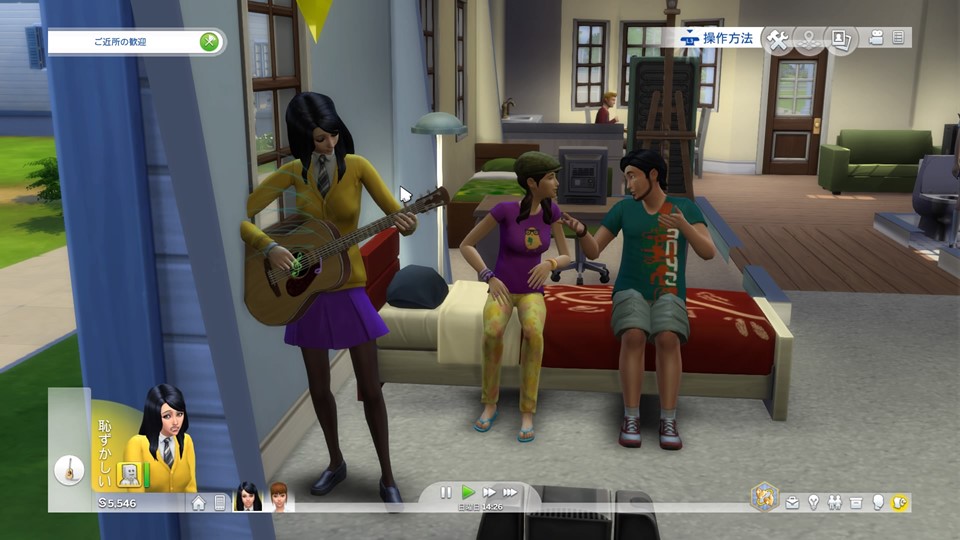This screenshot has height=540, width=960.
Task: Switch to the brown-haired Sim portrait
Action: [277, 497]
